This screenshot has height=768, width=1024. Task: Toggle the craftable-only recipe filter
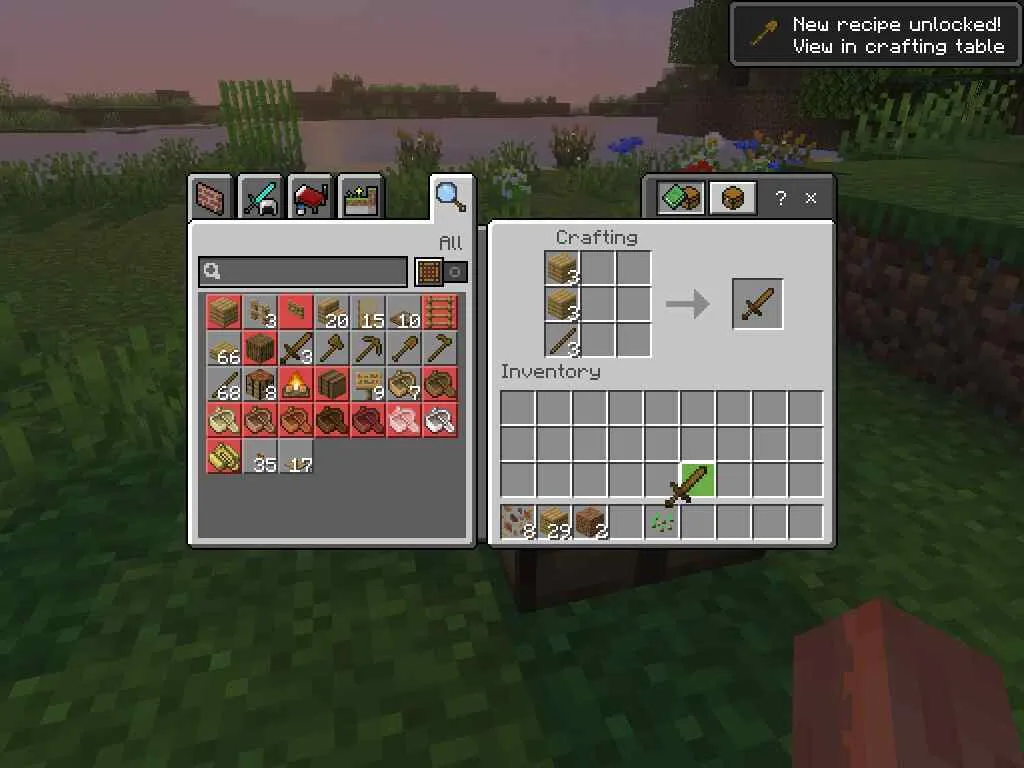pyautogui.click(x=441, y=271)
